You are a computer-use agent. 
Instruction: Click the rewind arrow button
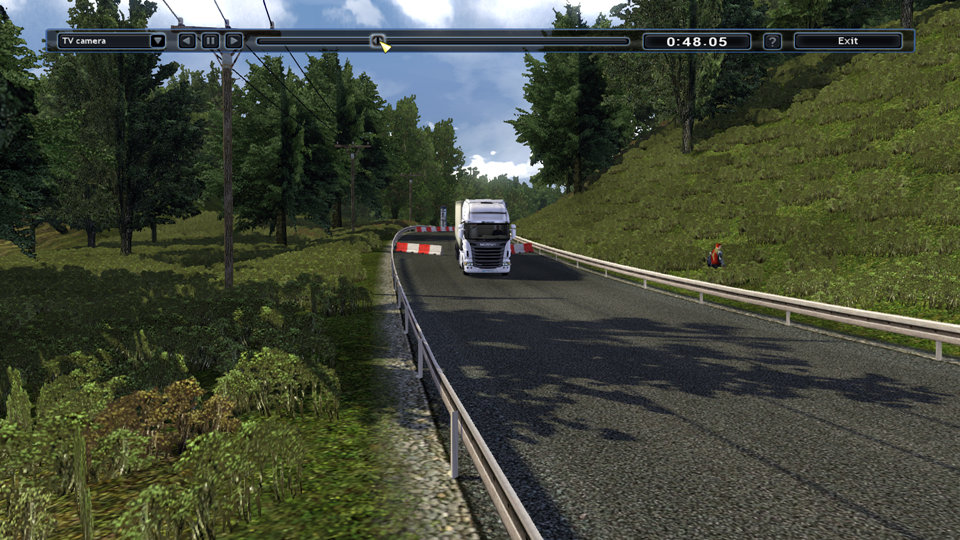(x=187, y=41)
